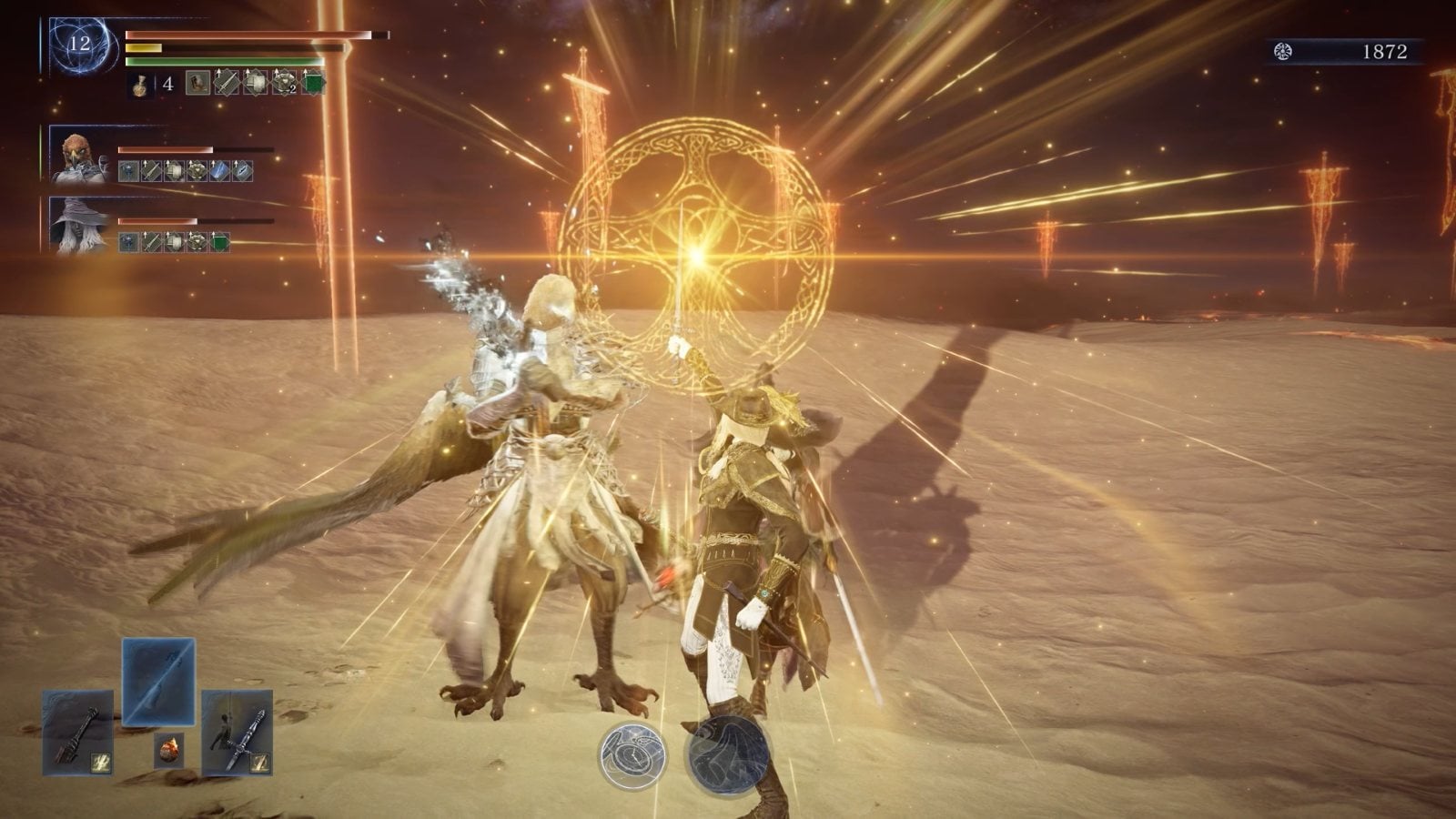Viewport: 1456px width, 819px height.
Task: Select the rune currency icon beside 1872
Action: tap(1283, 52)
